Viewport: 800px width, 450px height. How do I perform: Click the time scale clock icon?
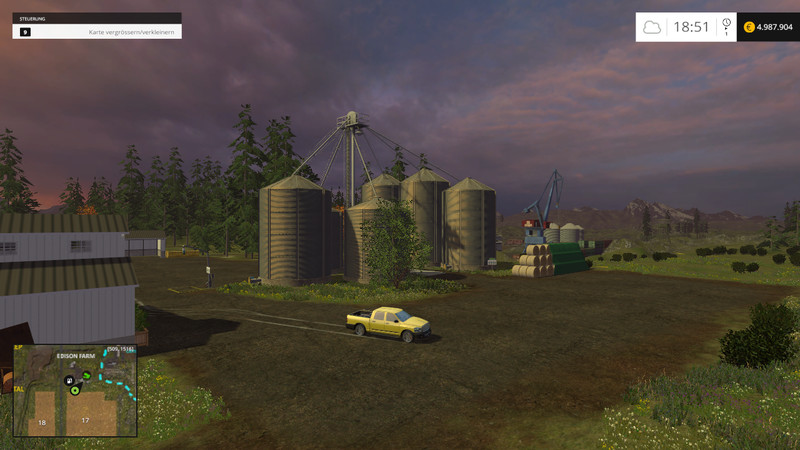726,24
